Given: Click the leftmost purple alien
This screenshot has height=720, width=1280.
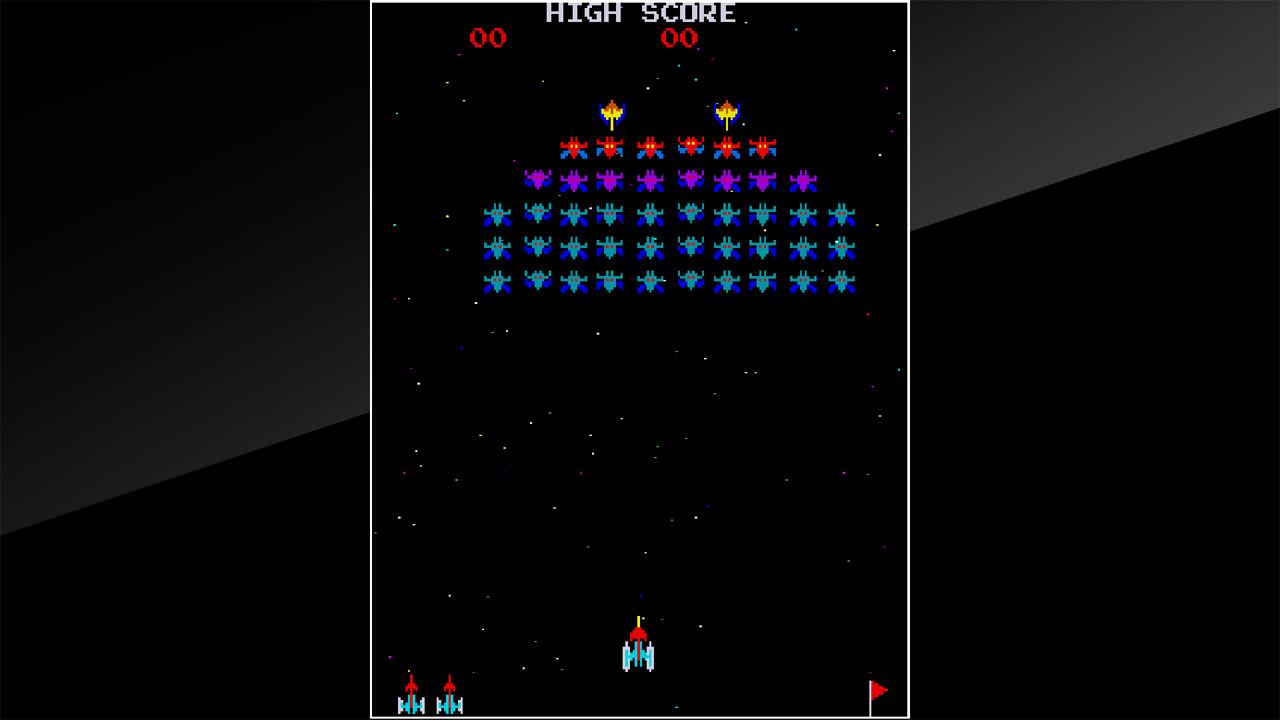Looking at the screenshot, I should [x=540, y=181].
